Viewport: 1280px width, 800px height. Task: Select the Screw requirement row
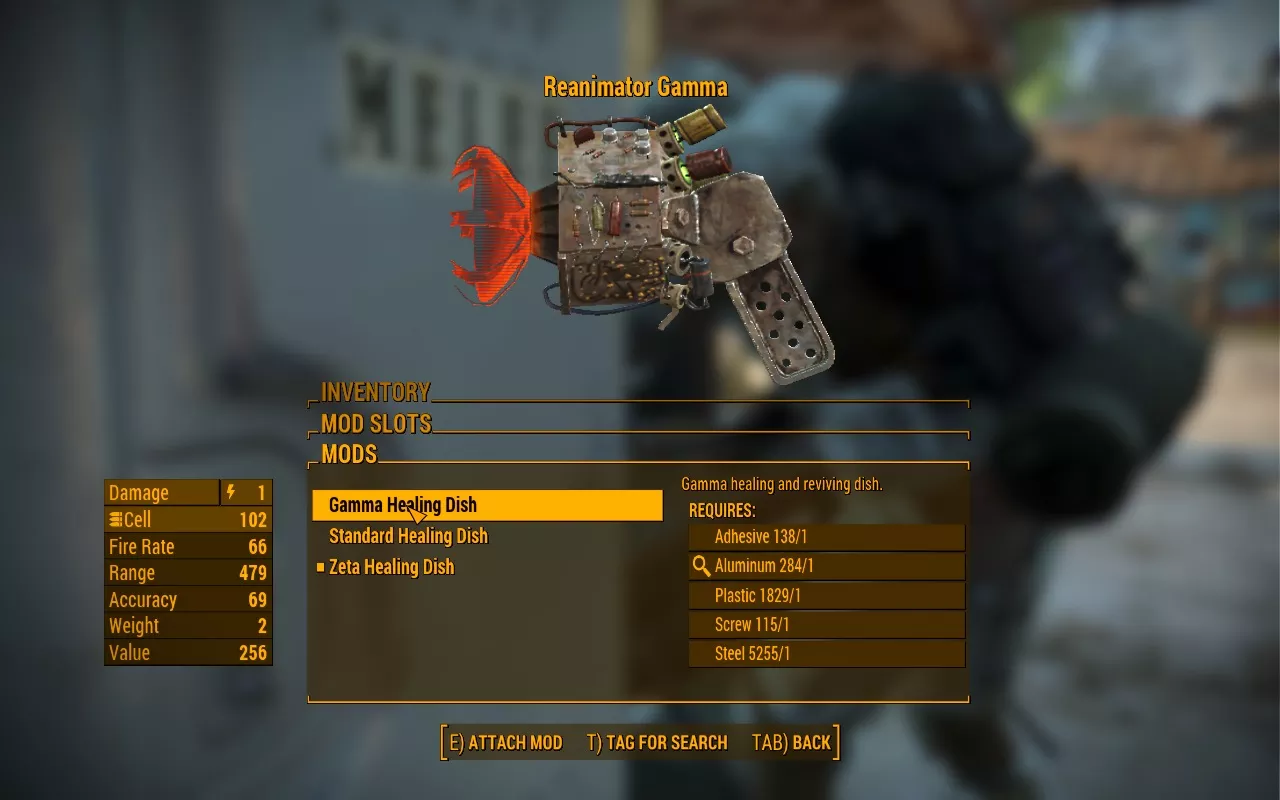pos(826,625)
